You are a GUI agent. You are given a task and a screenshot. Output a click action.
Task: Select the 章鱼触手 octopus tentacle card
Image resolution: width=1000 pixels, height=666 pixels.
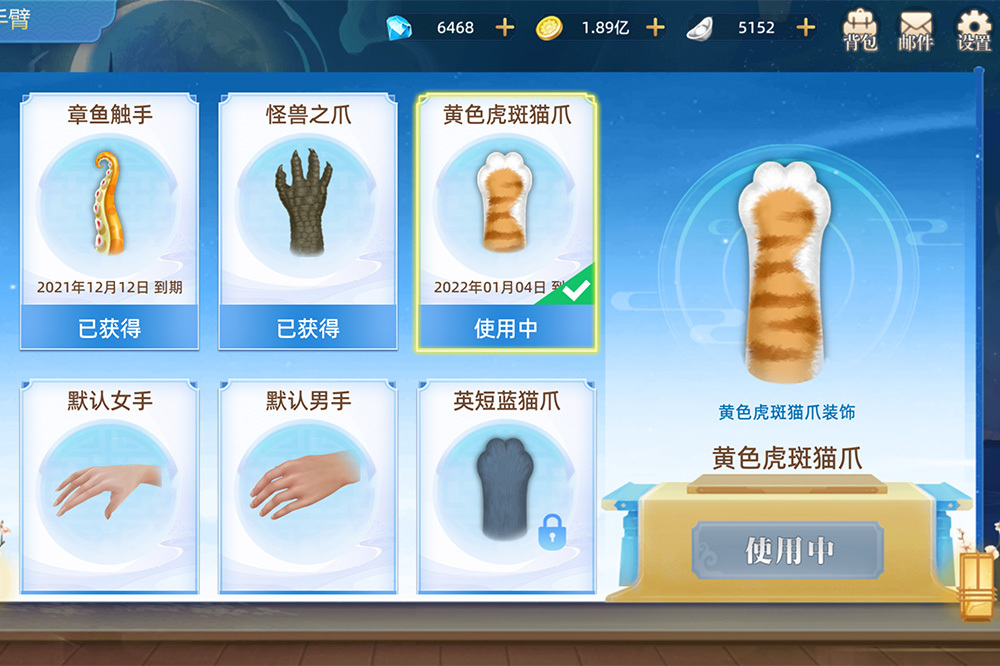pos(109,220)
